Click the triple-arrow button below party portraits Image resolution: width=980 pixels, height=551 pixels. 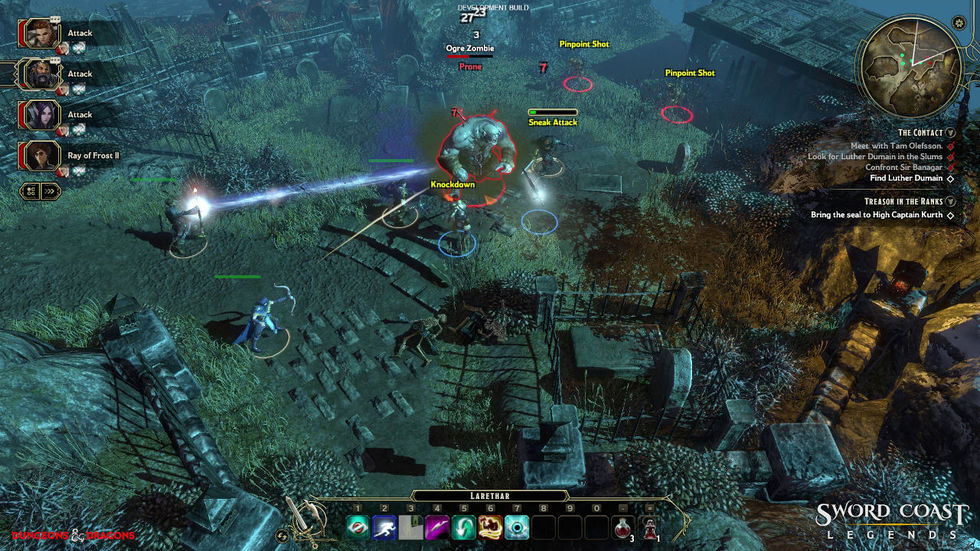point(50,190)
